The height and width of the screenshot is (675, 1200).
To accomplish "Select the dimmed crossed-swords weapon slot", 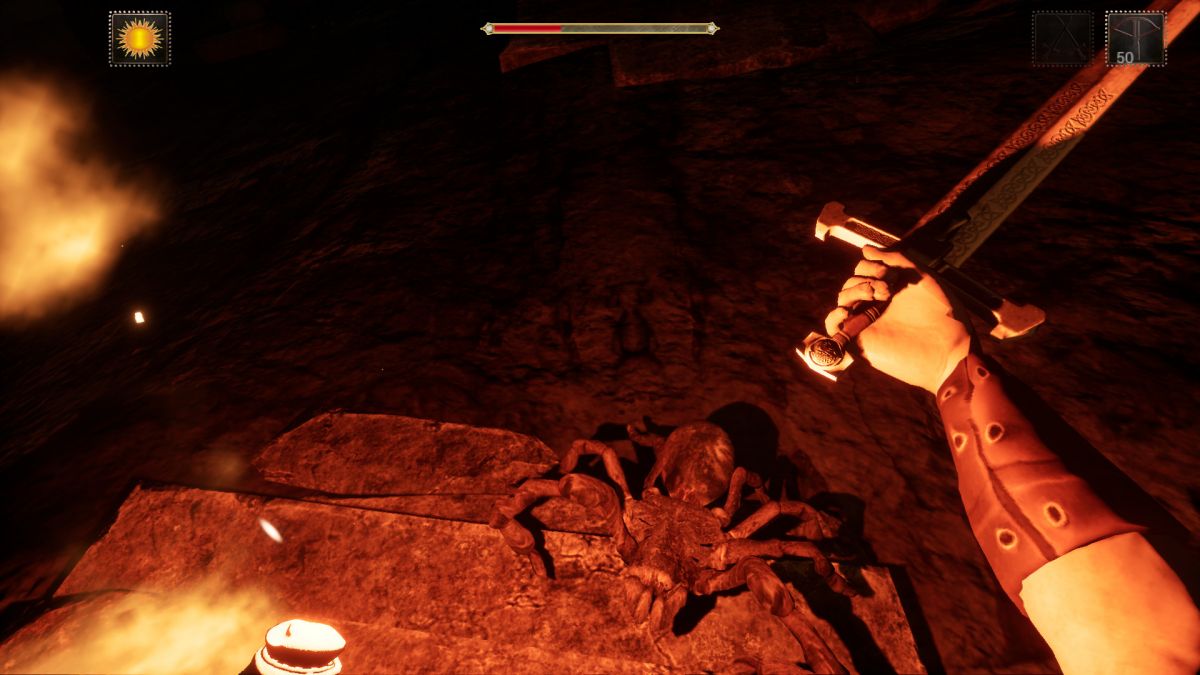I will [x=1062, y=39].
